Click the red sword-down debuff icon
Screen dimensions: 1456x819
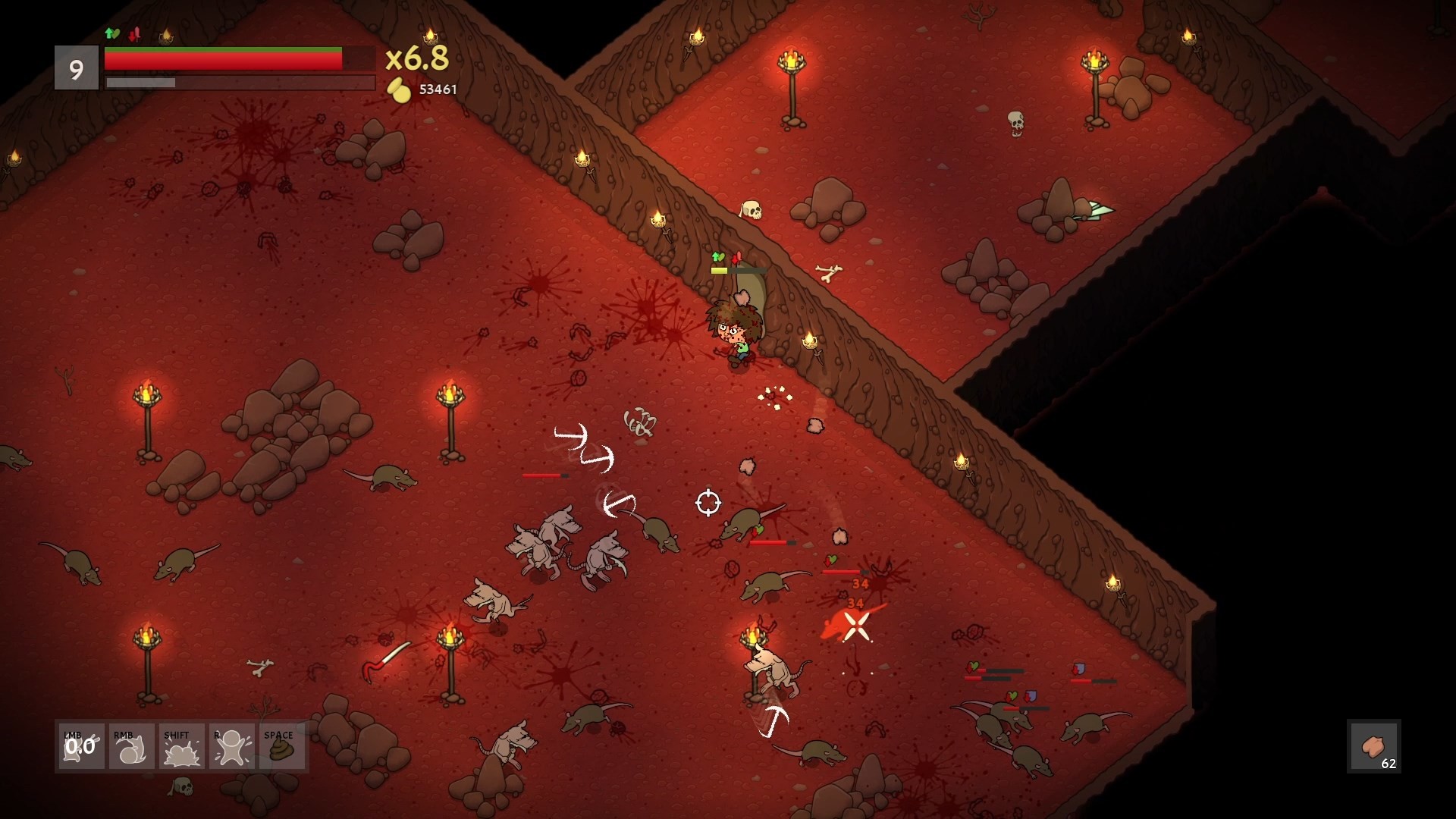coord(135,34)
